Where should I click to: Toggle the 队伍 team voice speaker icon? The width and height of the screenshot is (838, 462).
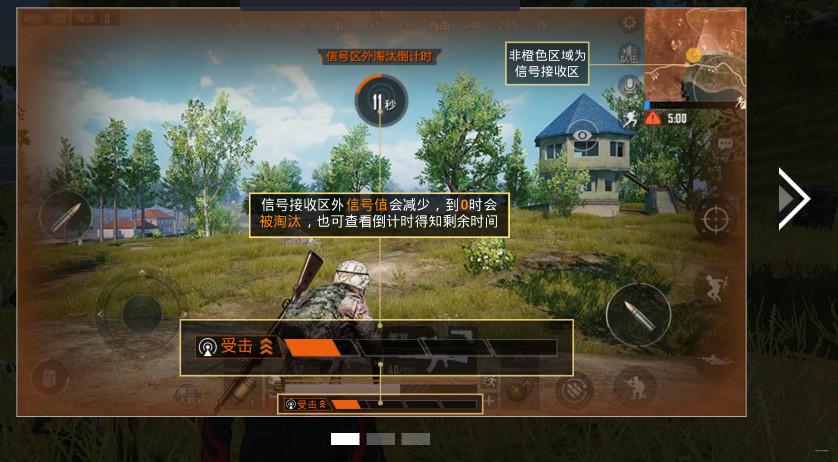pyautogui.click(x=629, y=55)
